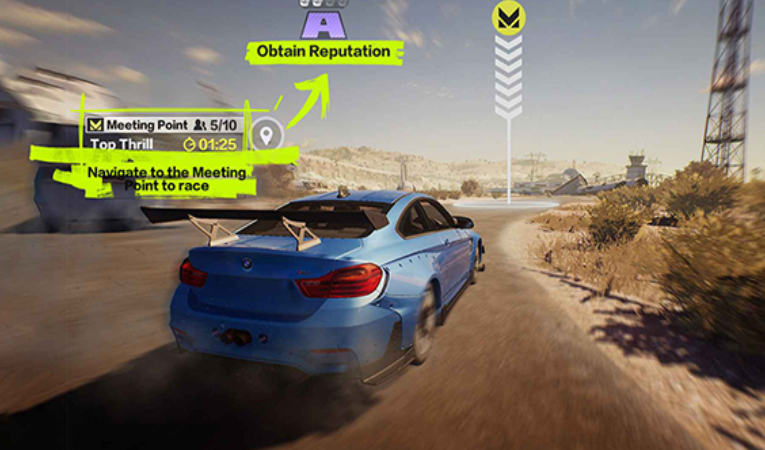Select the Meeting Point event tracker
The width and height of the screenshot is (765, 450).
[164, 125]
